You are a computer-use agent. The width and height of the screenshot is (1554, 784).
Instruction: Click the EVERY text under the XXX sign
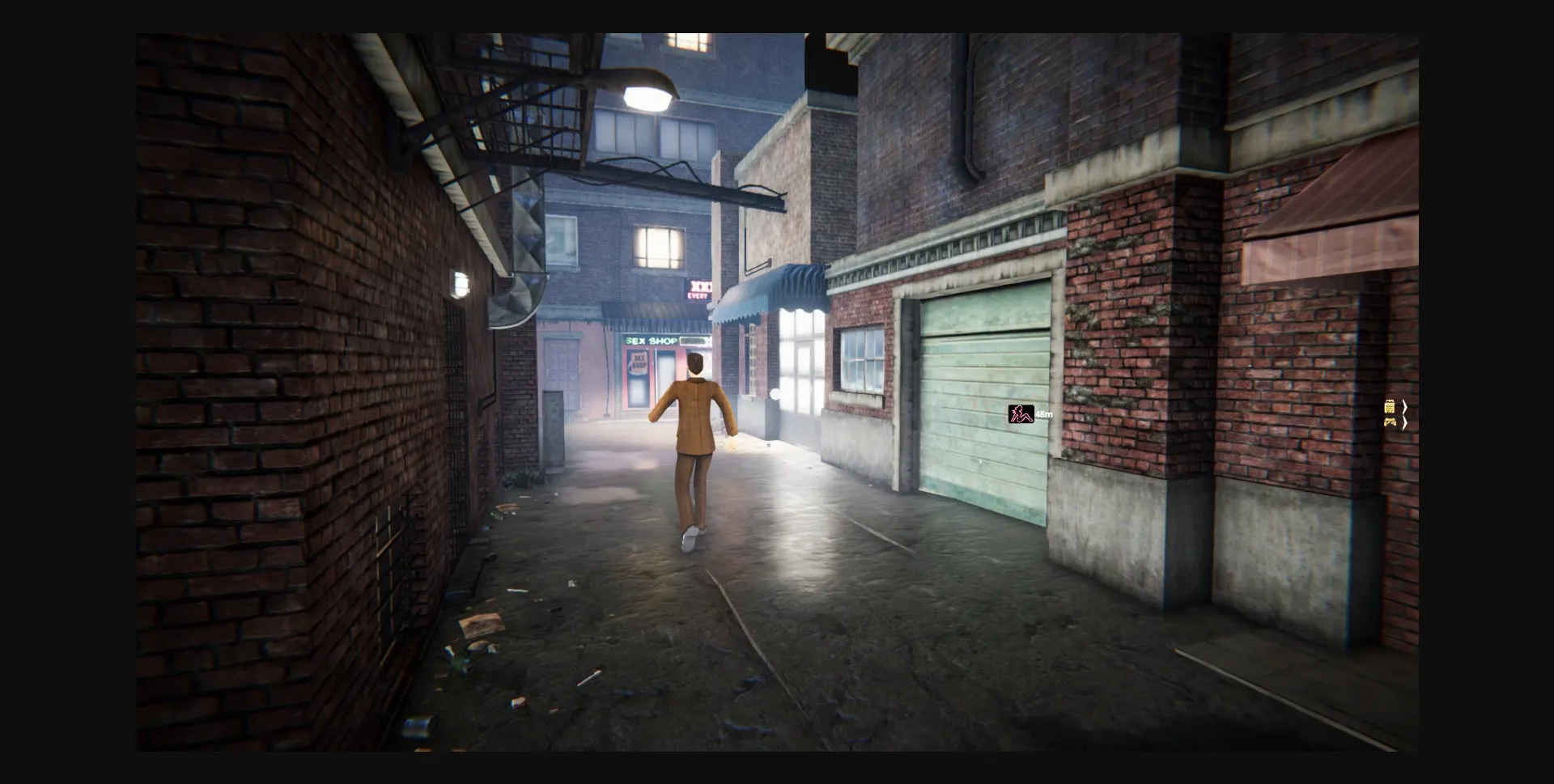[x=698, y=296]
